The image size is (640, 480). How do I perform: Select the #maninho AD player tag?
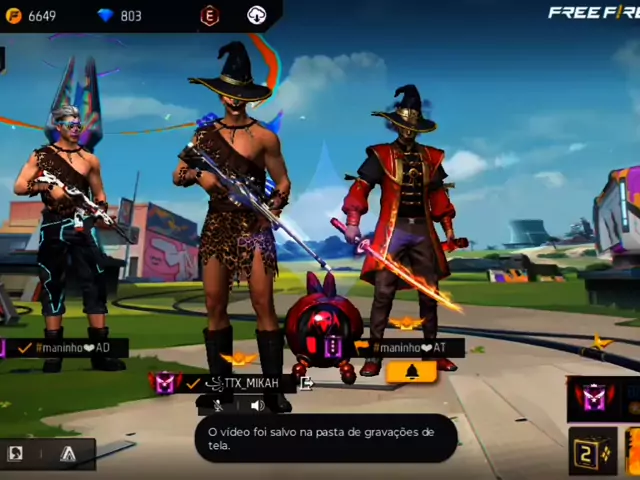[73, 348]
